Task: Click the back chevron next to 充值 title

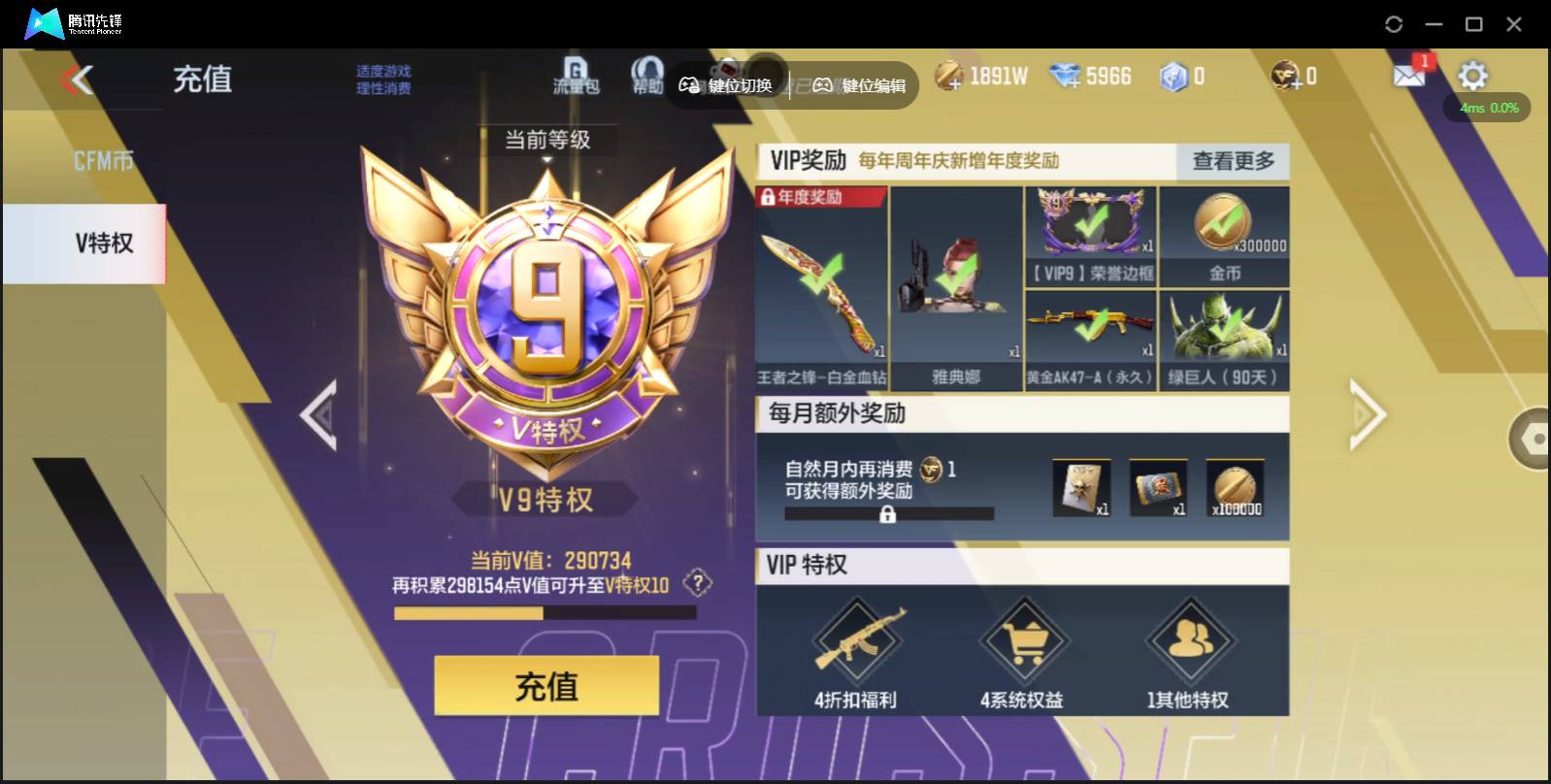Action: pyautogui.click(x=82, y=80)
